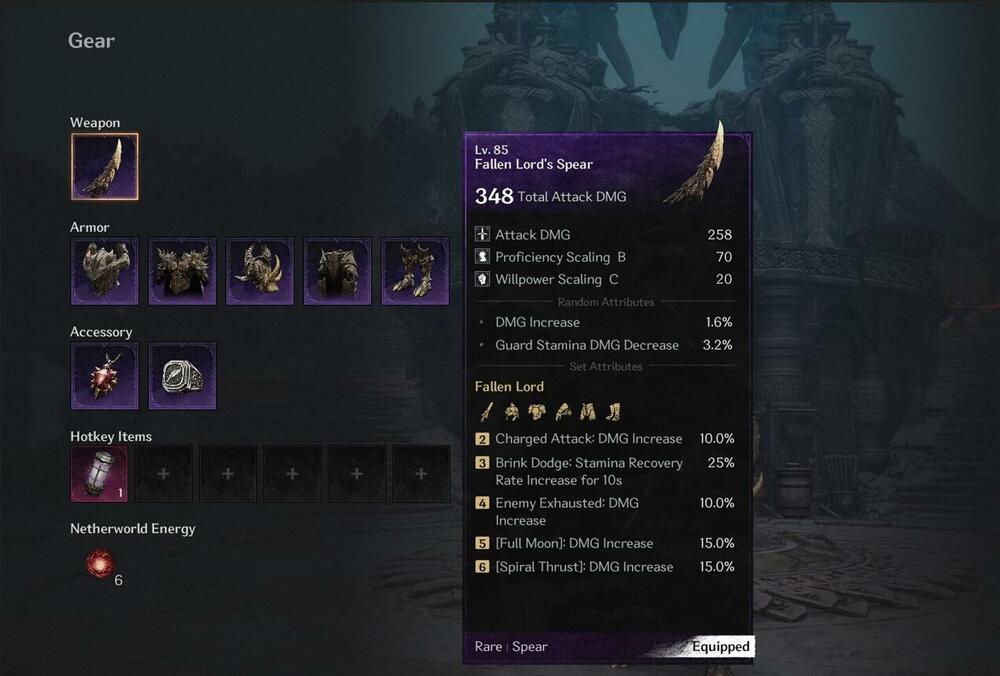Image resolution: width=1000 pixels, height=676 pixels.
Task: Choose the spiked chest armor slot
Action: tap(183, 271)
